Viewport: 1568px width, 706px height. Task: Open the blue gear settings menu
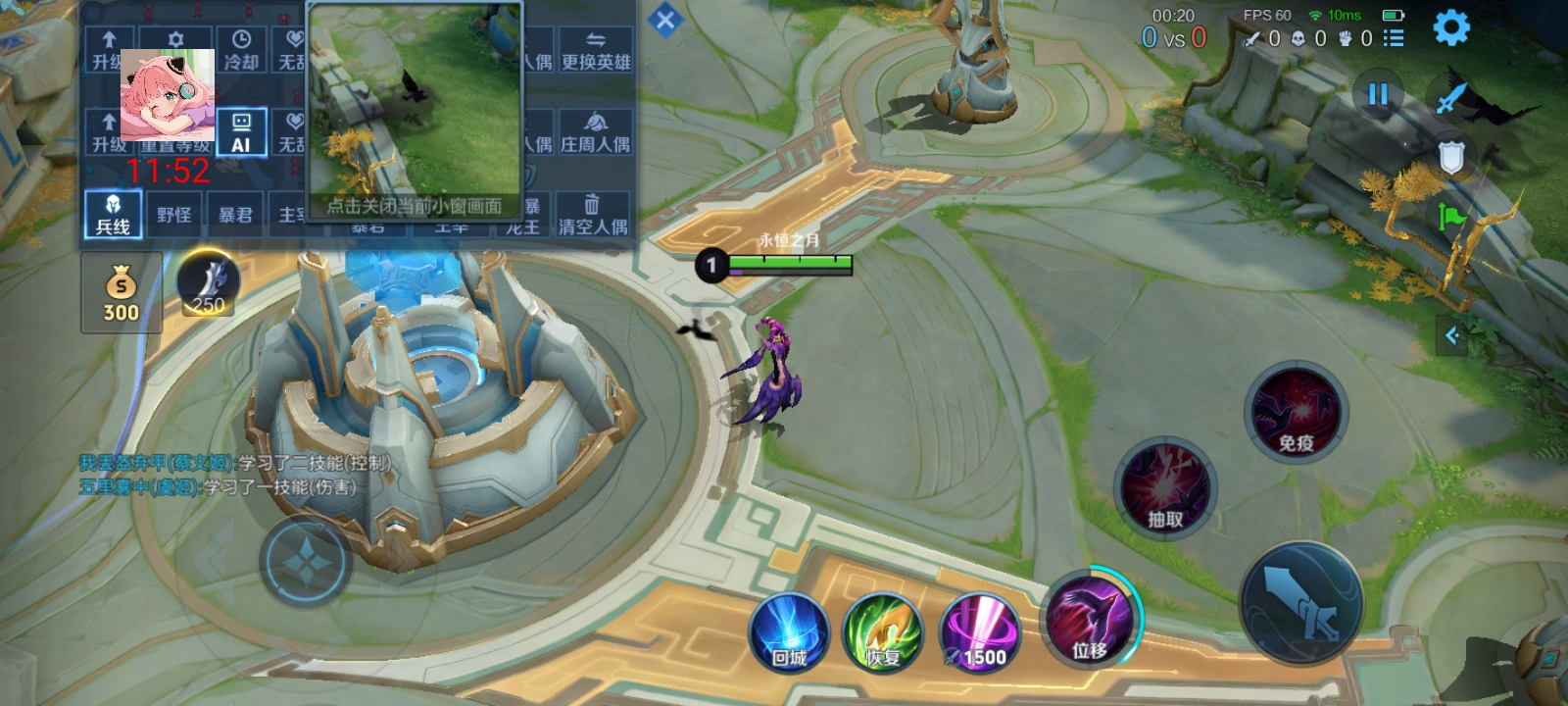(1451, 27)
